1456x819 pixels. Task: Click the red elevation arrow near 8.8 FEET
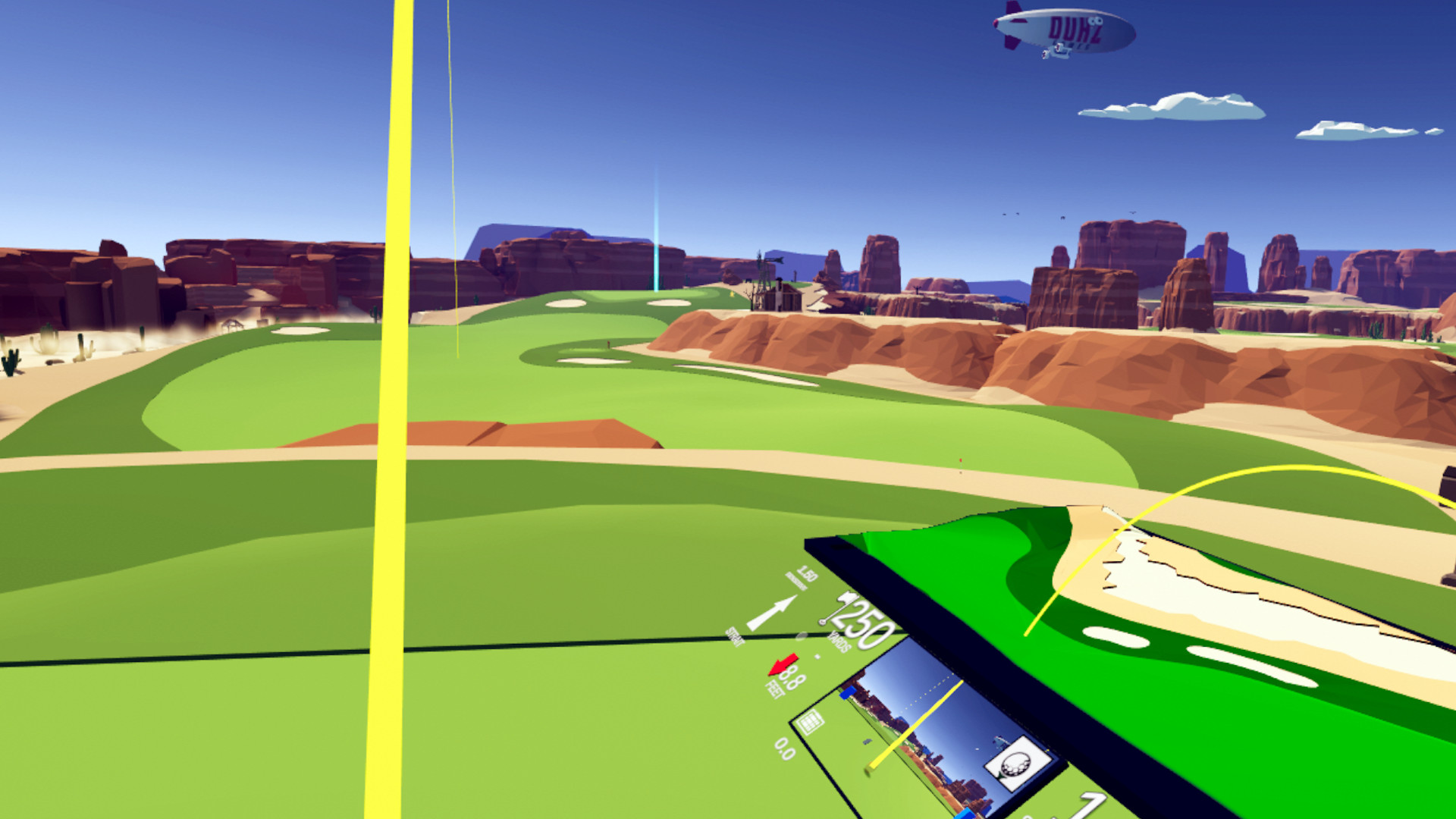[x=783, y=664]
